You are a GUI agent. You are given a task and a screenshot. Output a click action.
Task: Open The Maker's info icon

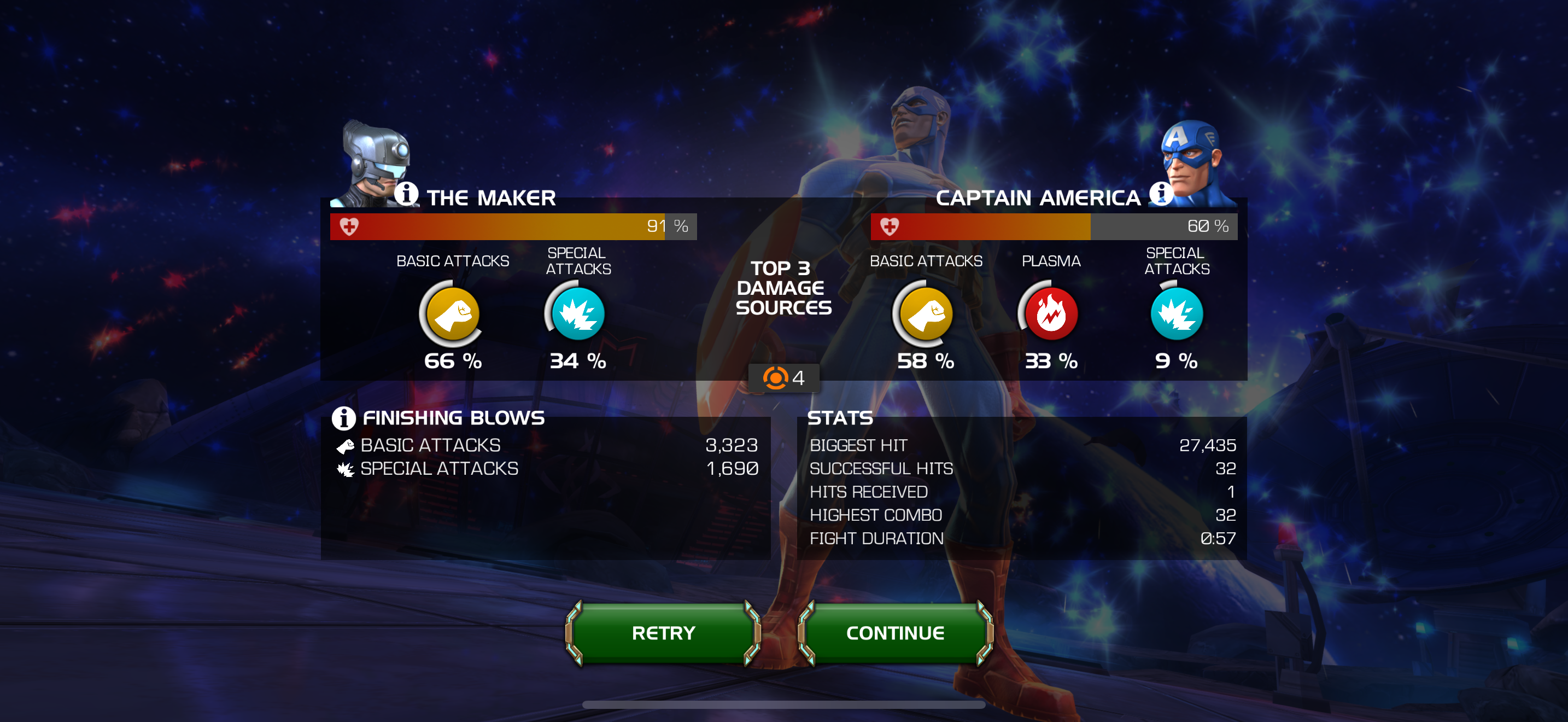click(x=406, y=194)
